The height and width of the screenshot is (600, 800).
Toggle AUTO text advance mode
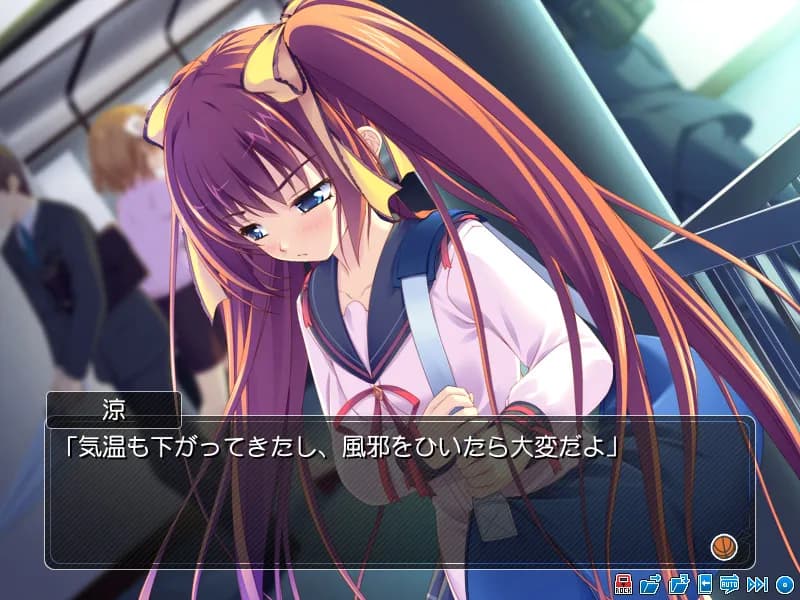pyautogui.click(x=729, y=584)
